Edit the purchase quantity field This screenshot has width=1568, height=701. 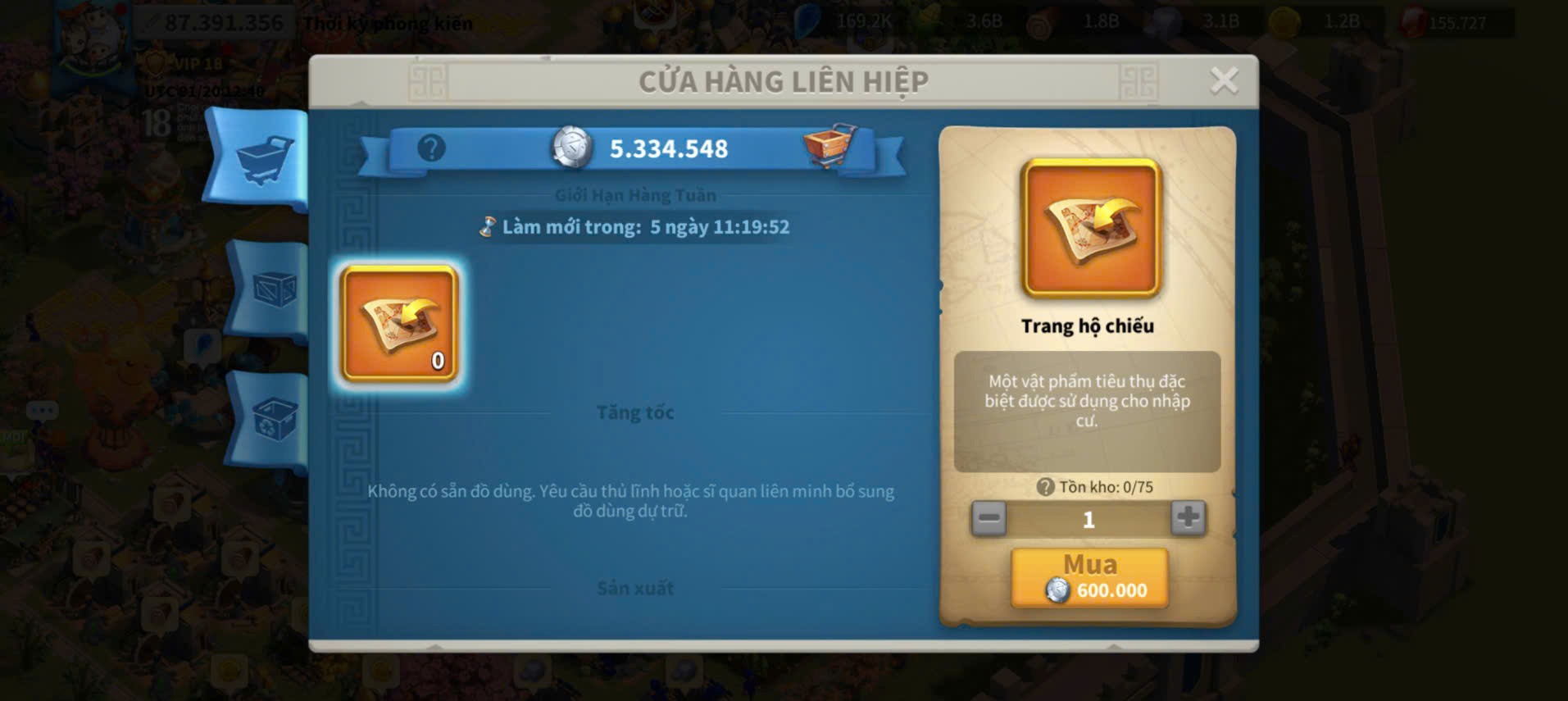coord(1089,519)
